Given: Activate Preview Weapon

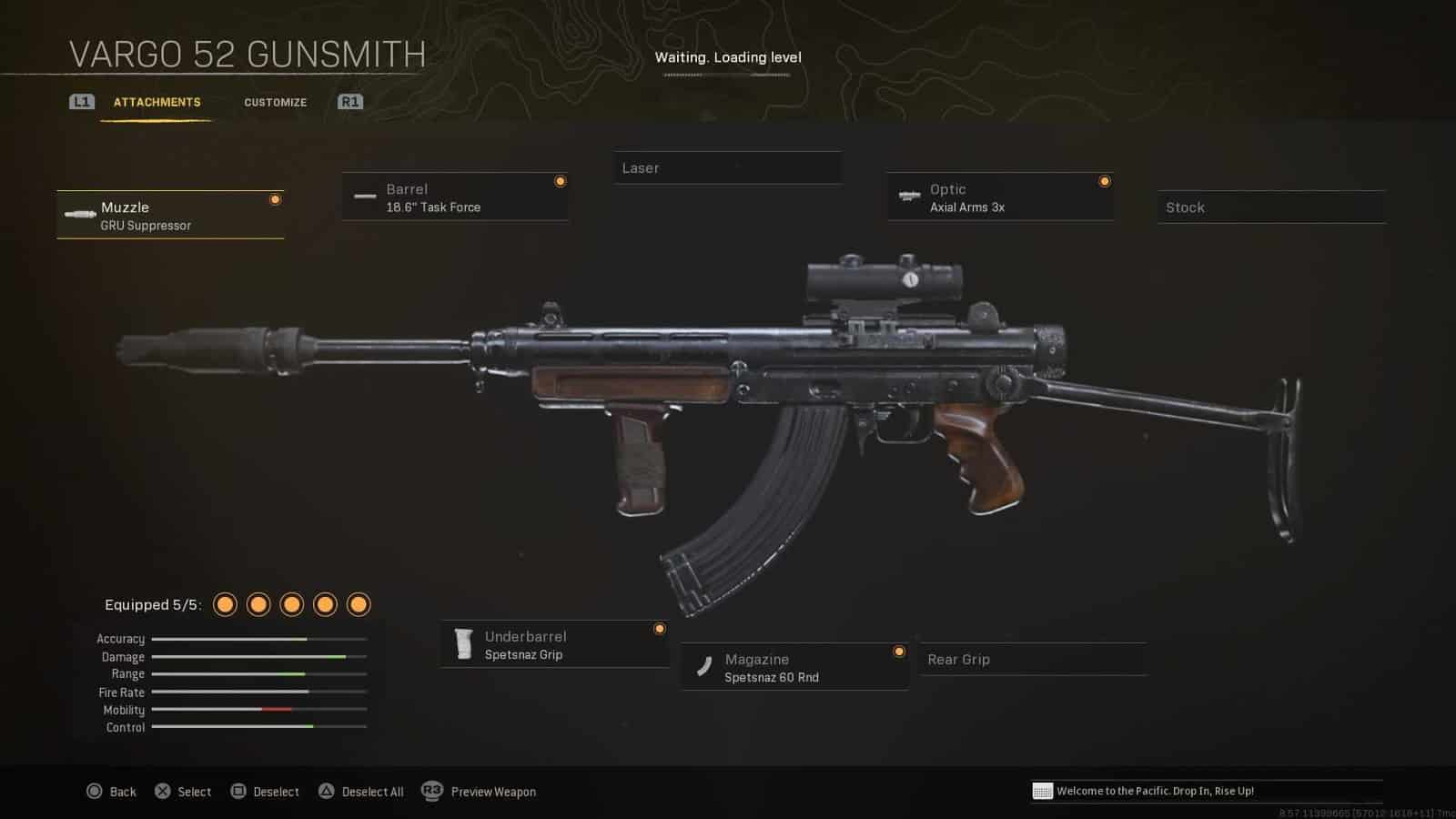Looking at the screenshot, I should coord(480,792).
